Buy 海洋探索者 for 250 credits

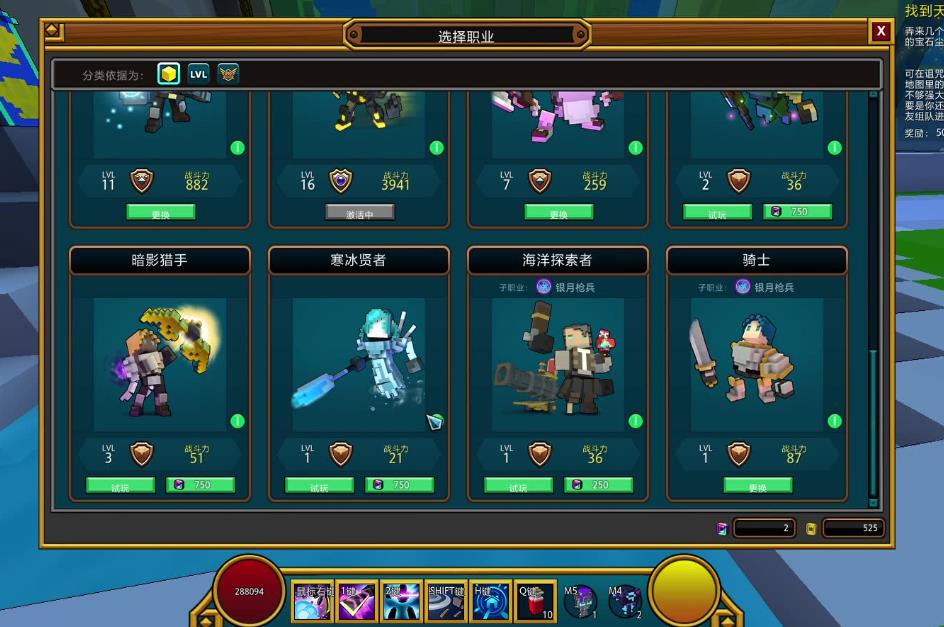598,485
